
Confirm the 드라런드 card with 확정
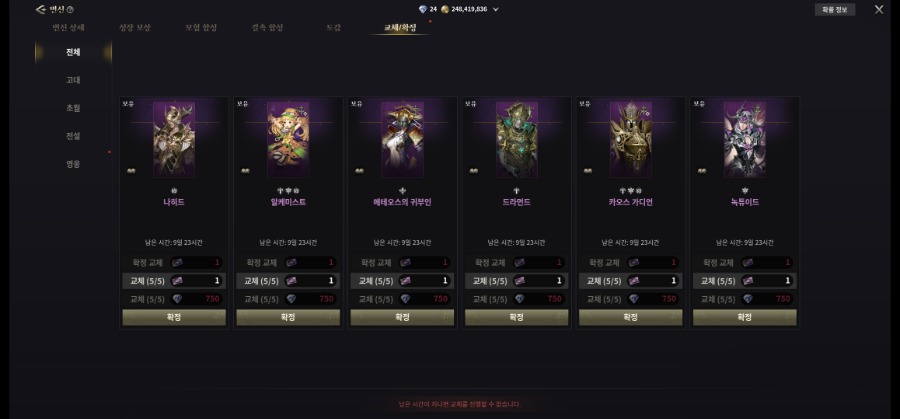coord(516,317)
